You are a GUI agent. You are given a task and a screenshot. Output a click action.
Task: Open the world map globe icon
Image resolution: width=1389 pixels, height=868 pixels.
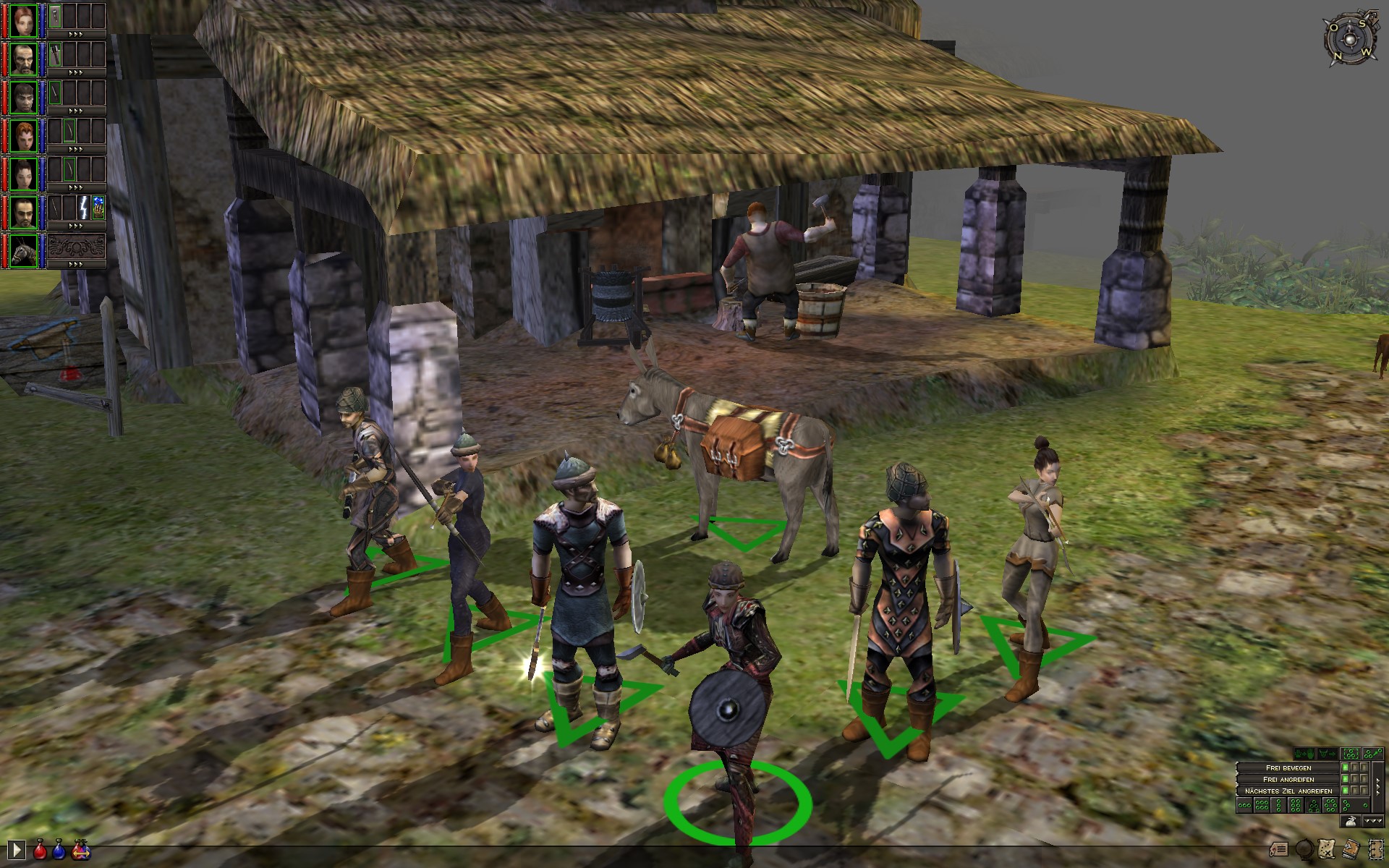pyautogui.click(x=1304, y=849)
